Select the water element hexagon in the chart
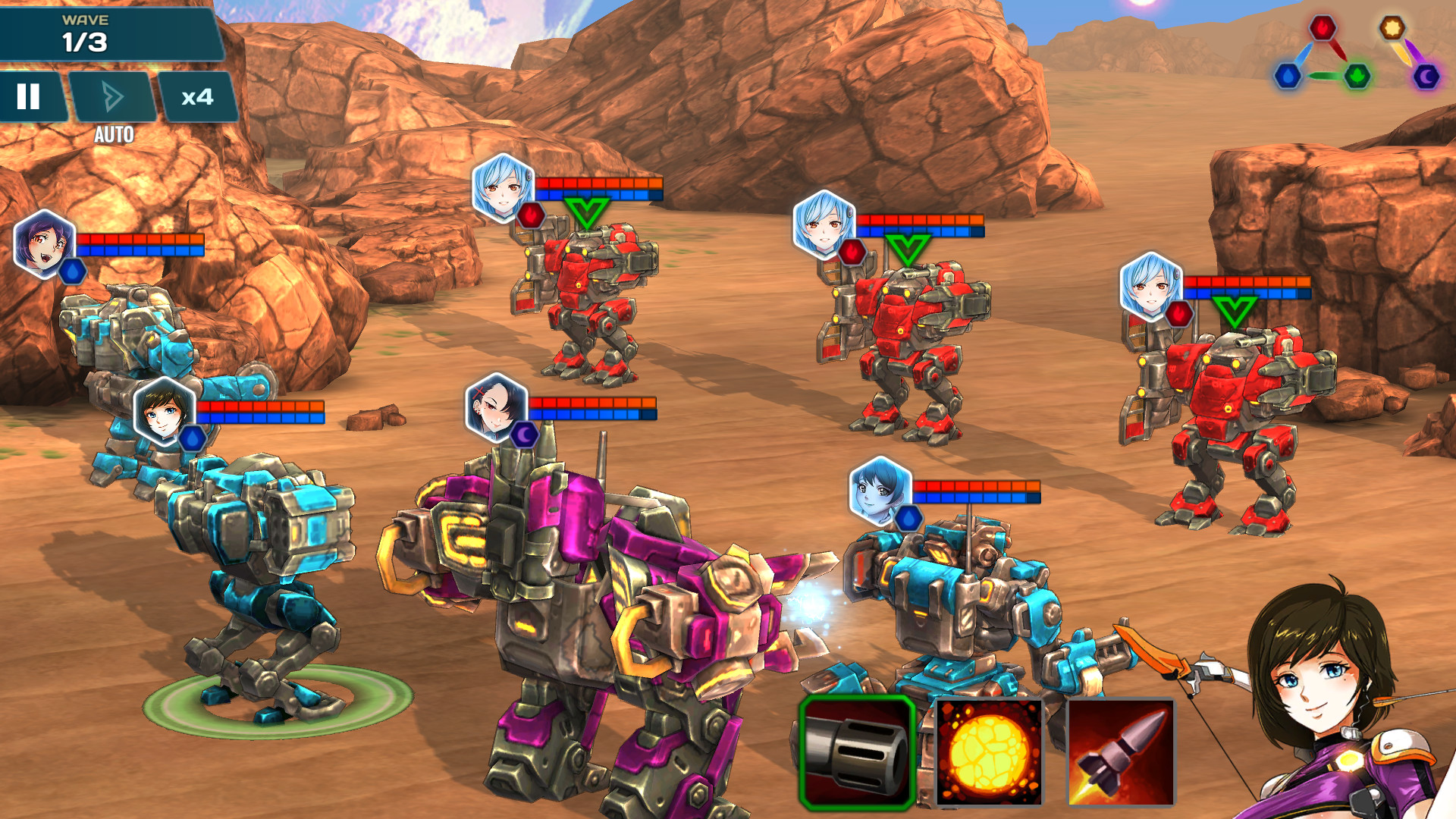This screenshot has width=1456, height=819. [x=1288, y=78]
